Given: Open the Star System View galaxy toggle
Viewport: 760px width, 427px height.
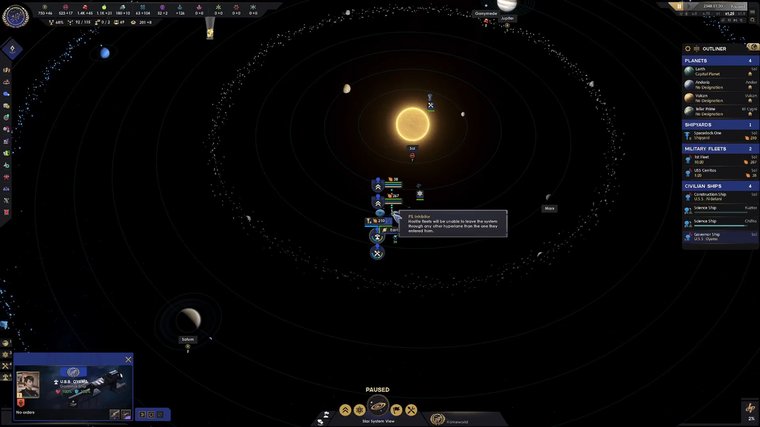Looking at the screenshot, I should 378,407.
